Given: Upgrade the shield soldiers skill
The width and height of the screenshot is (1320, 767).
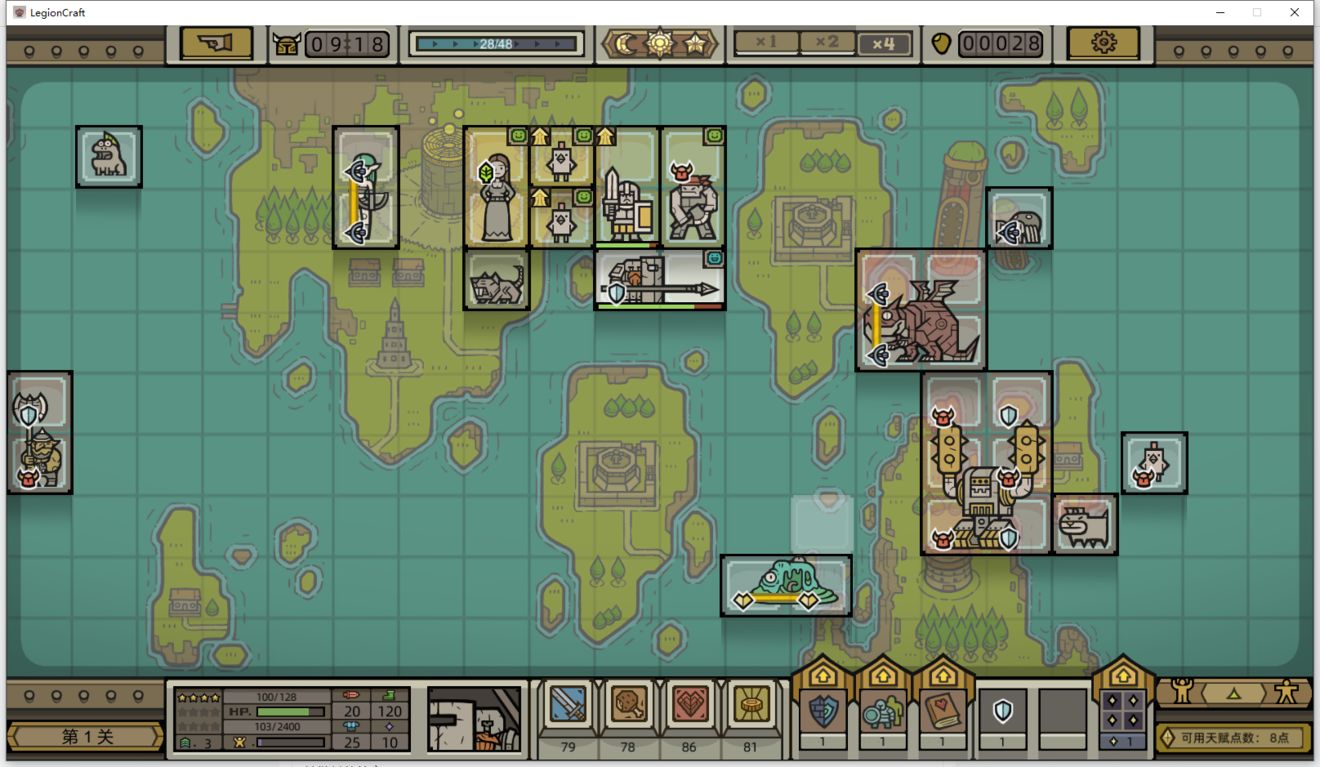Looking at the screenshot, I should (x=882, y=710).
